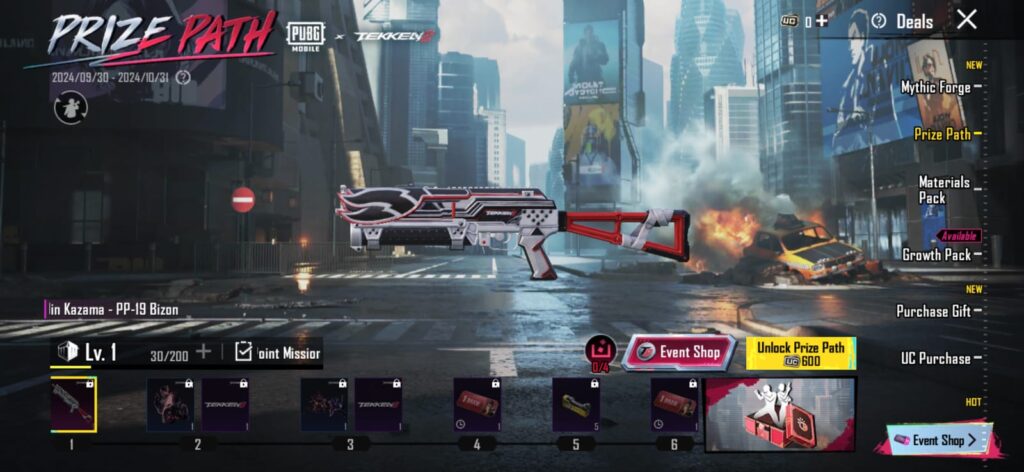
Task: Tap the red gift box 0/4 icon
Action: point(600,352)
